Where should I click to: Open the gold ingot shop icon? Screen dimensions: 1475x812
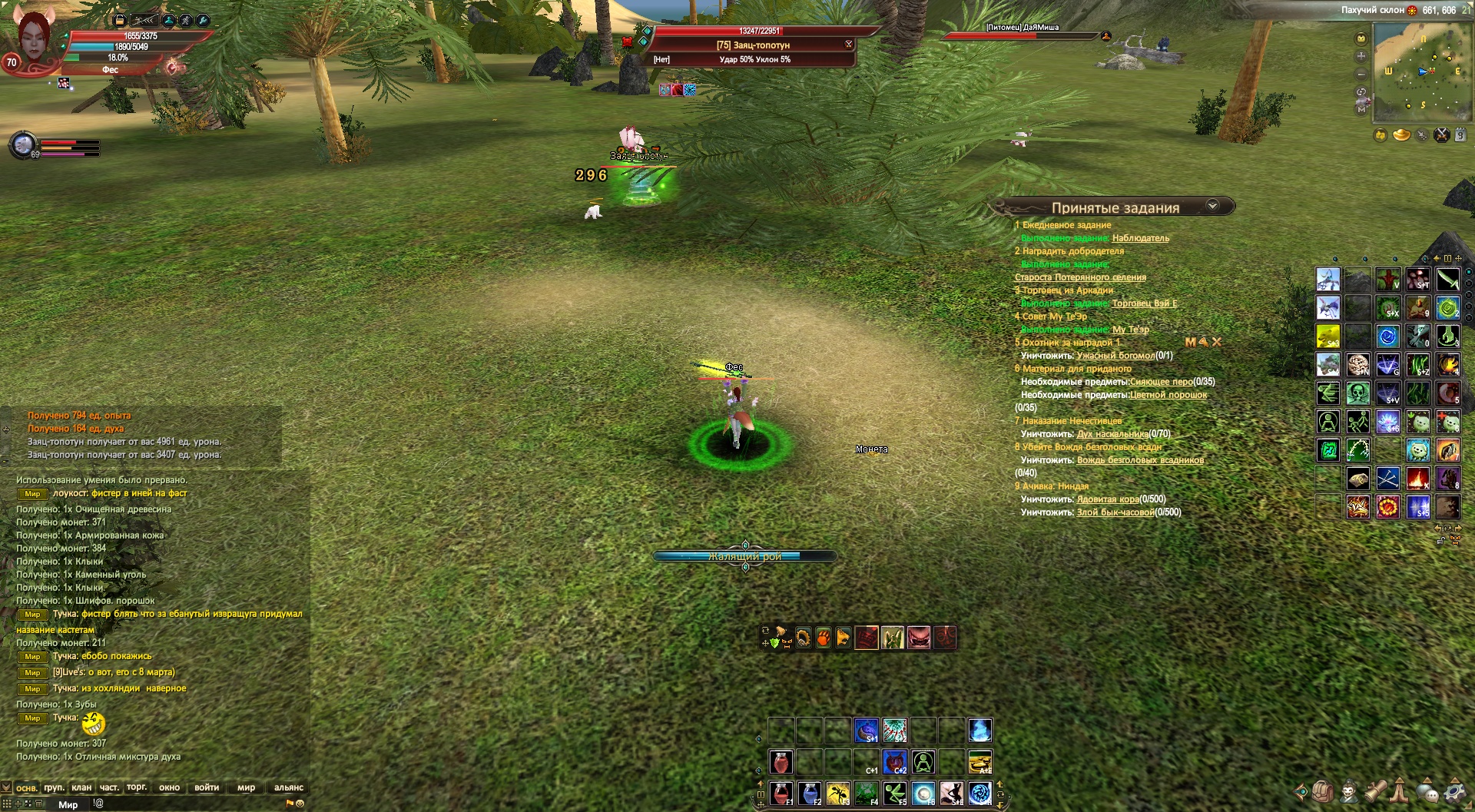click(x=1402, y=135)
